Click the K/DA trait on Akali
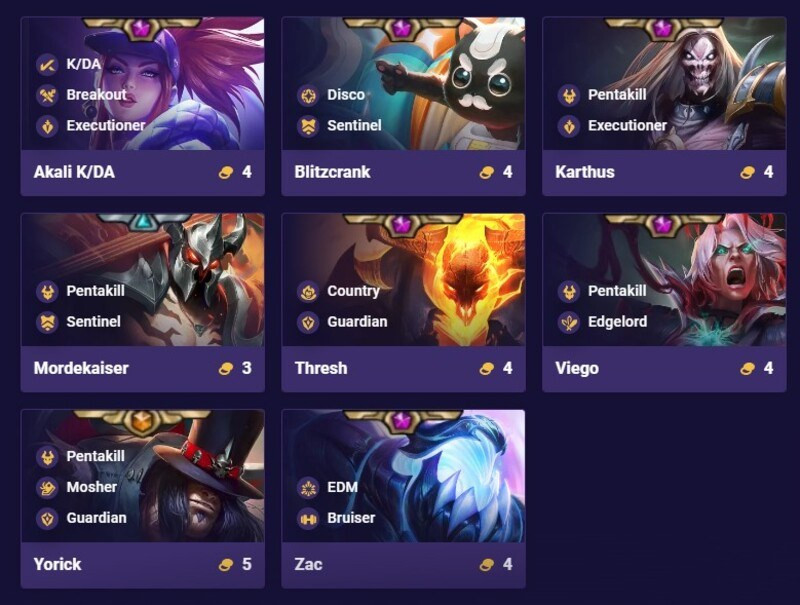This screenshot has width=800, height=605. [84, 64]
